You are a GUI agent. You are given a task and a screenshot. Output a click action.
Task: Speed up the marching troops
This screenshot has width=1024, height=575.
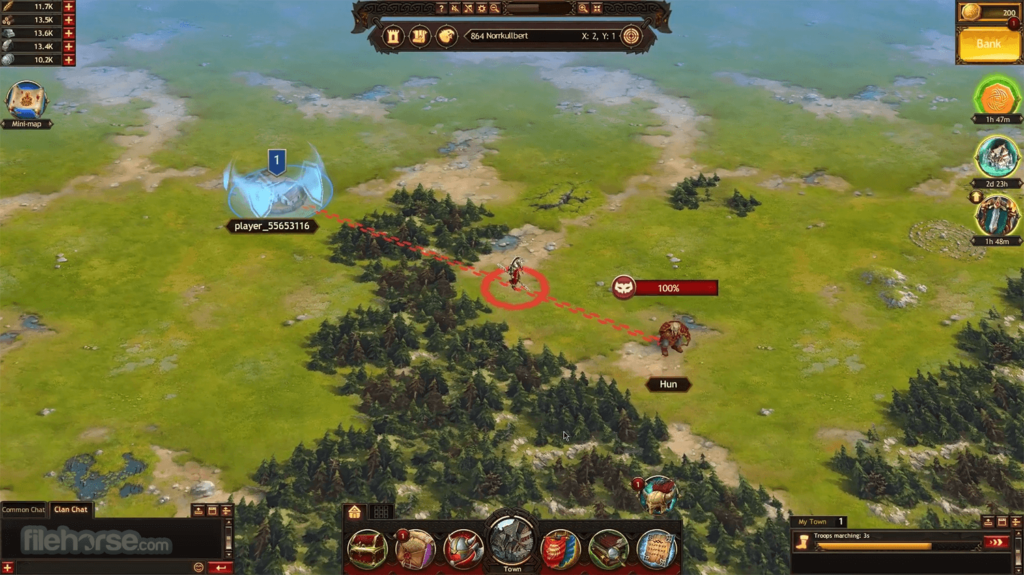pos(996,543)
